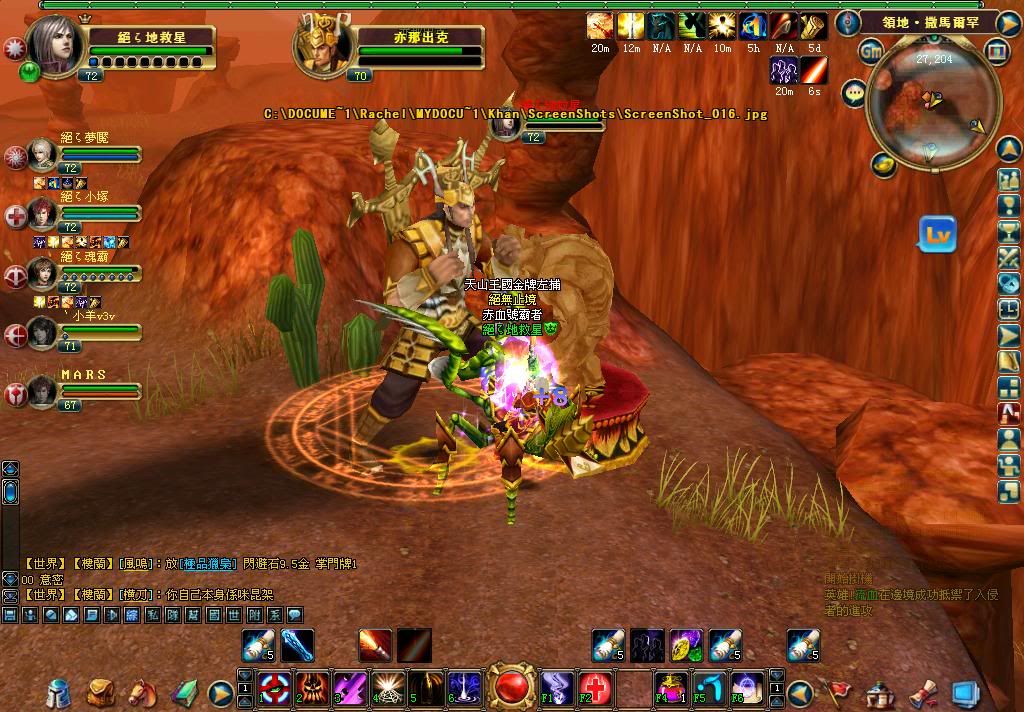Open the gold ingot shop icon
This screenshot has height=712, width=1024.
[x=883, y=164]
